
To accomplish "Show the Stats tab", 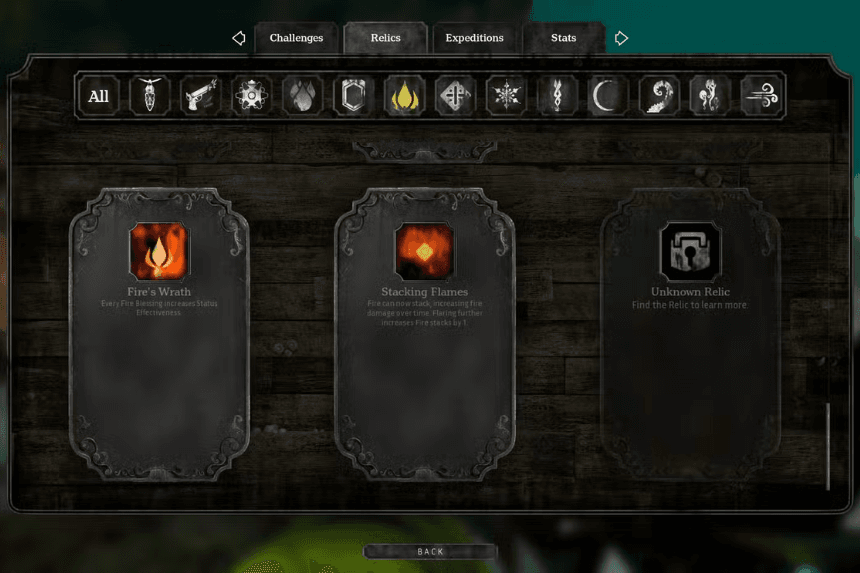I will [563, 38].
